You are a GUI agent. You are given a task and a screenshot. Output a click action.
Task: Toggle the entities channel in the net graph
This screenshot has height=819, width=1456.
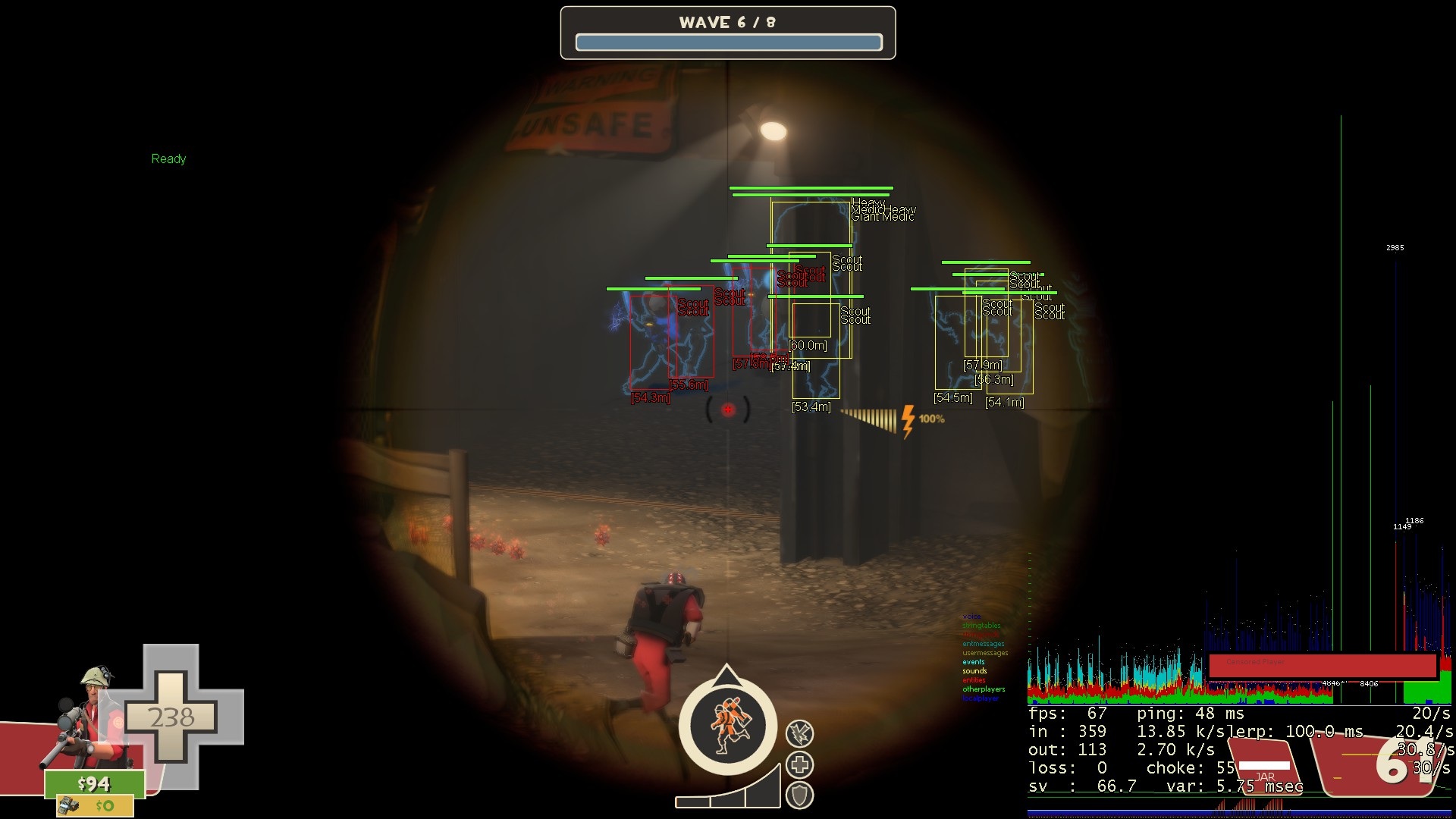(x=974, y=680)
